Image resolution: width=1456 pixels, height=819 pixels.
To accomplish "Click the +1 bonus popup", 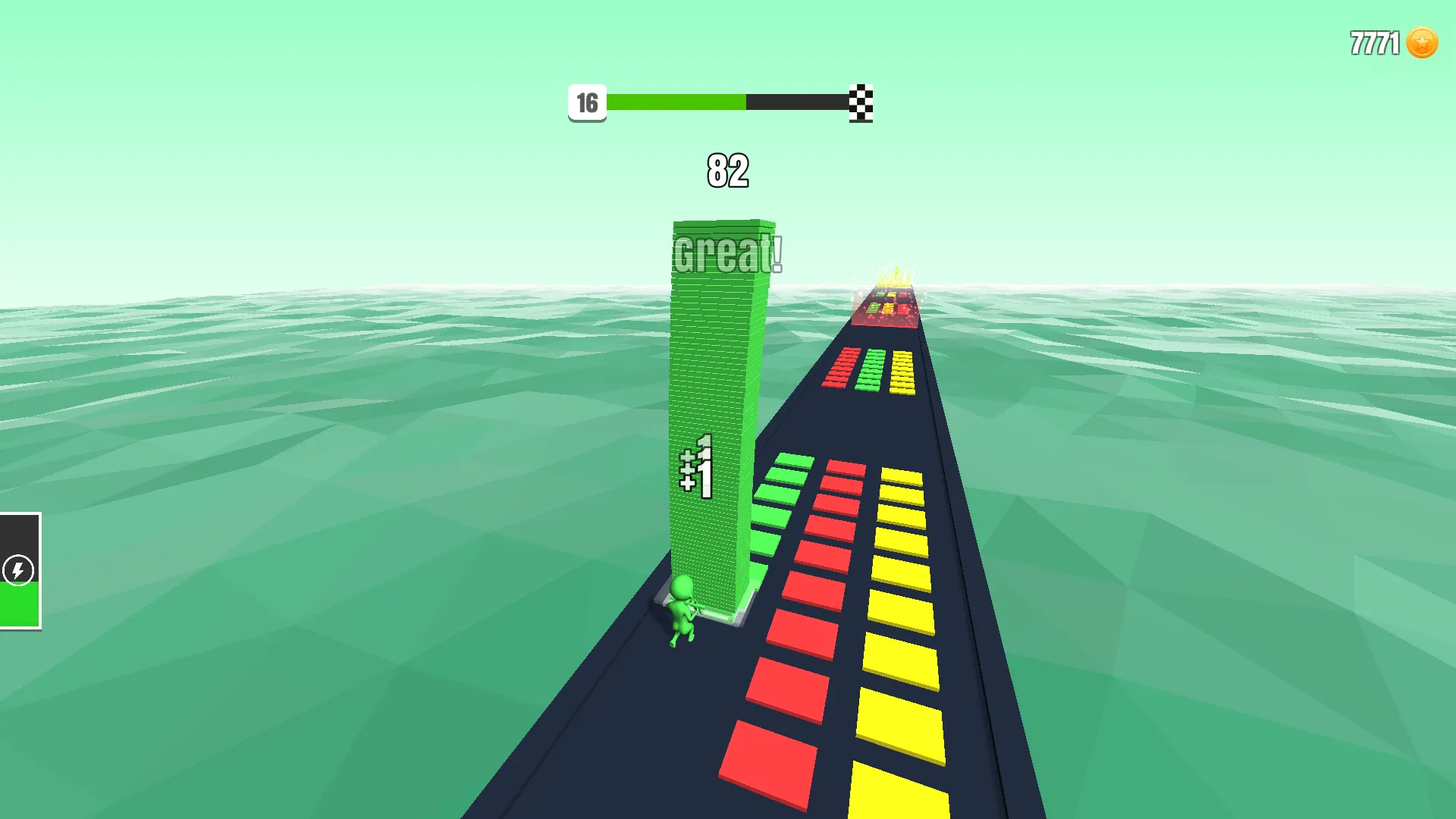I will pyautogui.click(x=699, y=472).
